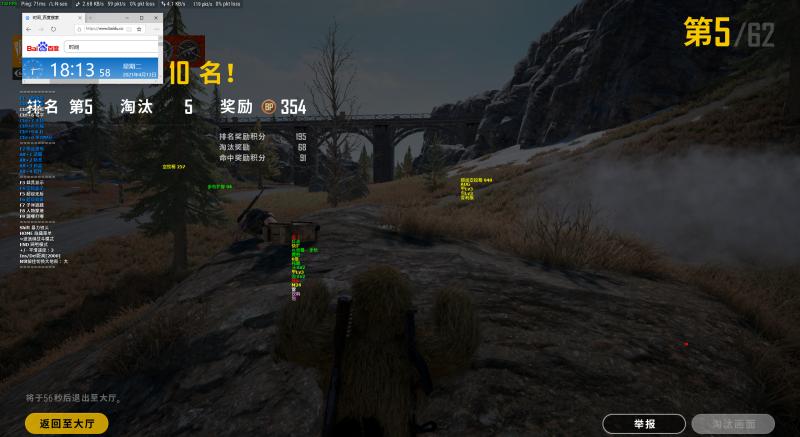The height and width of the screenshot is (437, 800).
Task: Select the greyed-out 淘汰画面 button
Action: (x=732, y=424)
